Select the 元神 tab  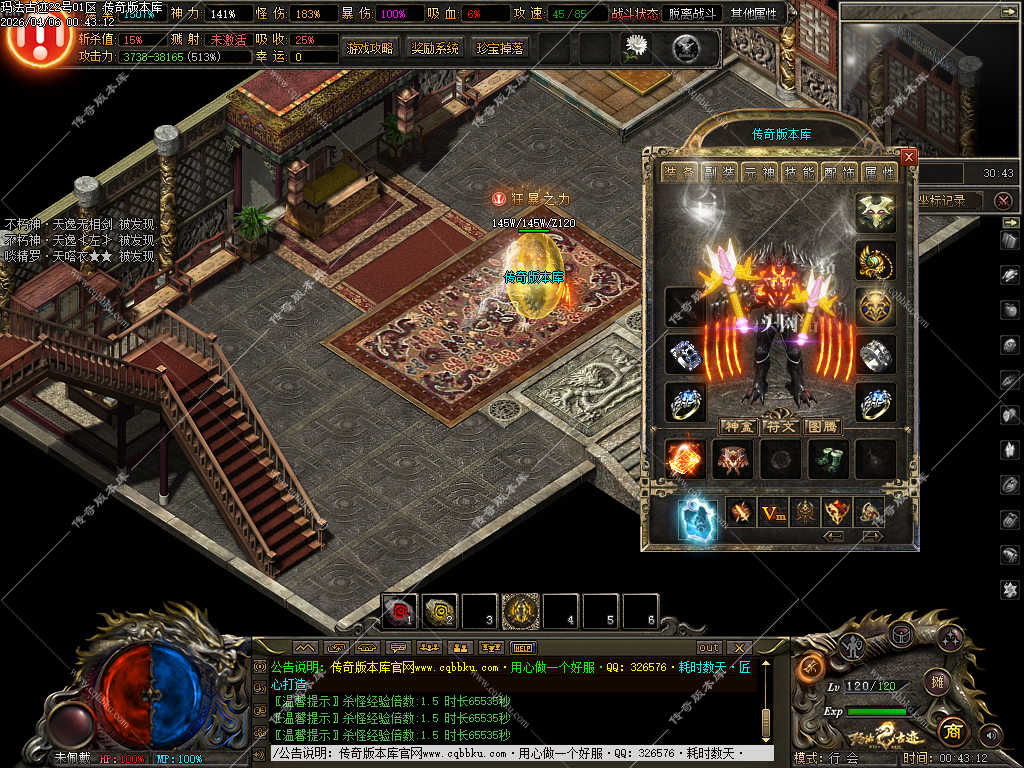point(758,172)
